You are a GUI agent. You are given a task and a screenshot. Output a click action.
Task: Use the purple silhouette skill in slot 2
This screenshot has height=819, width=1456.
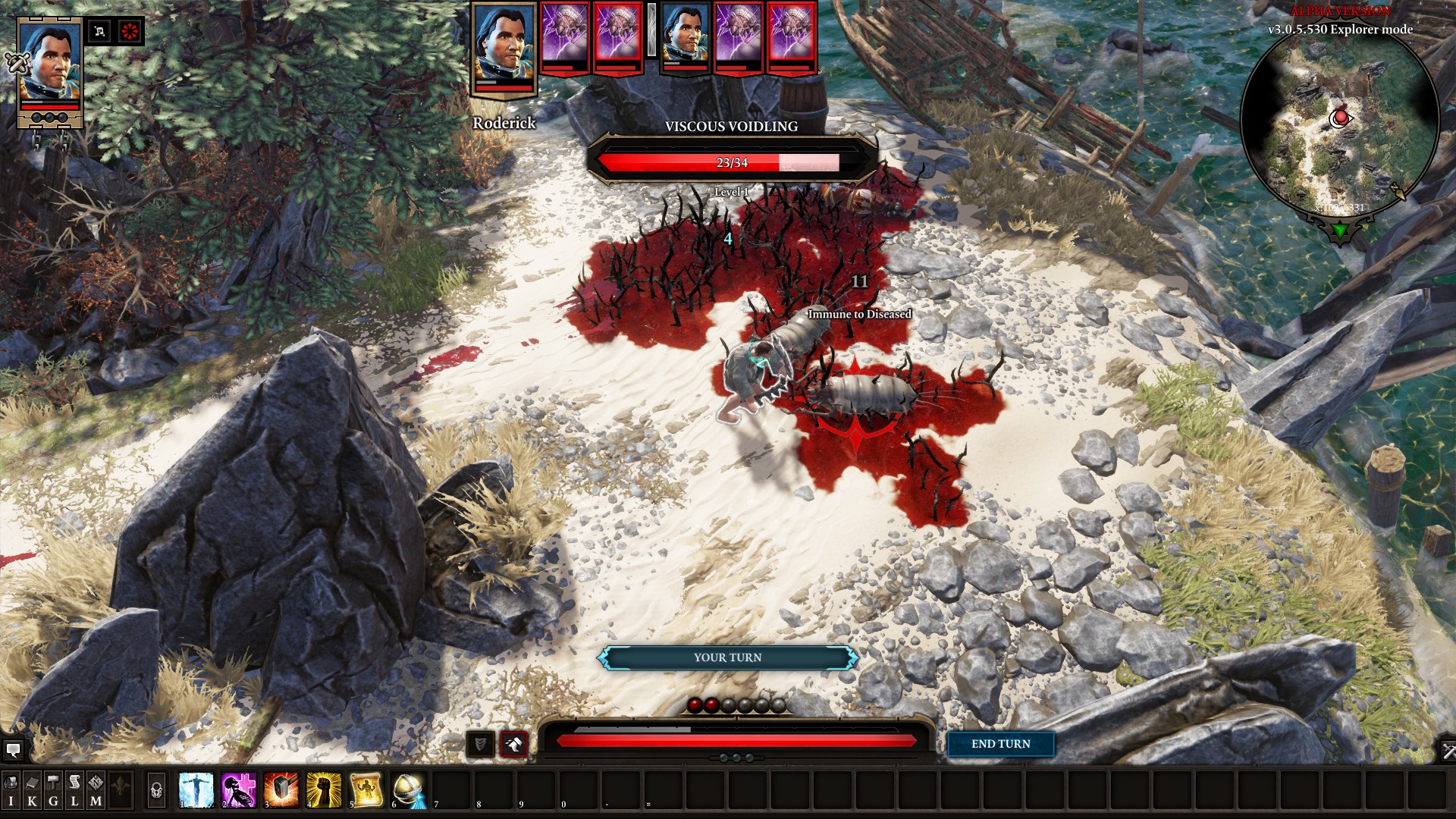[238, 789]
